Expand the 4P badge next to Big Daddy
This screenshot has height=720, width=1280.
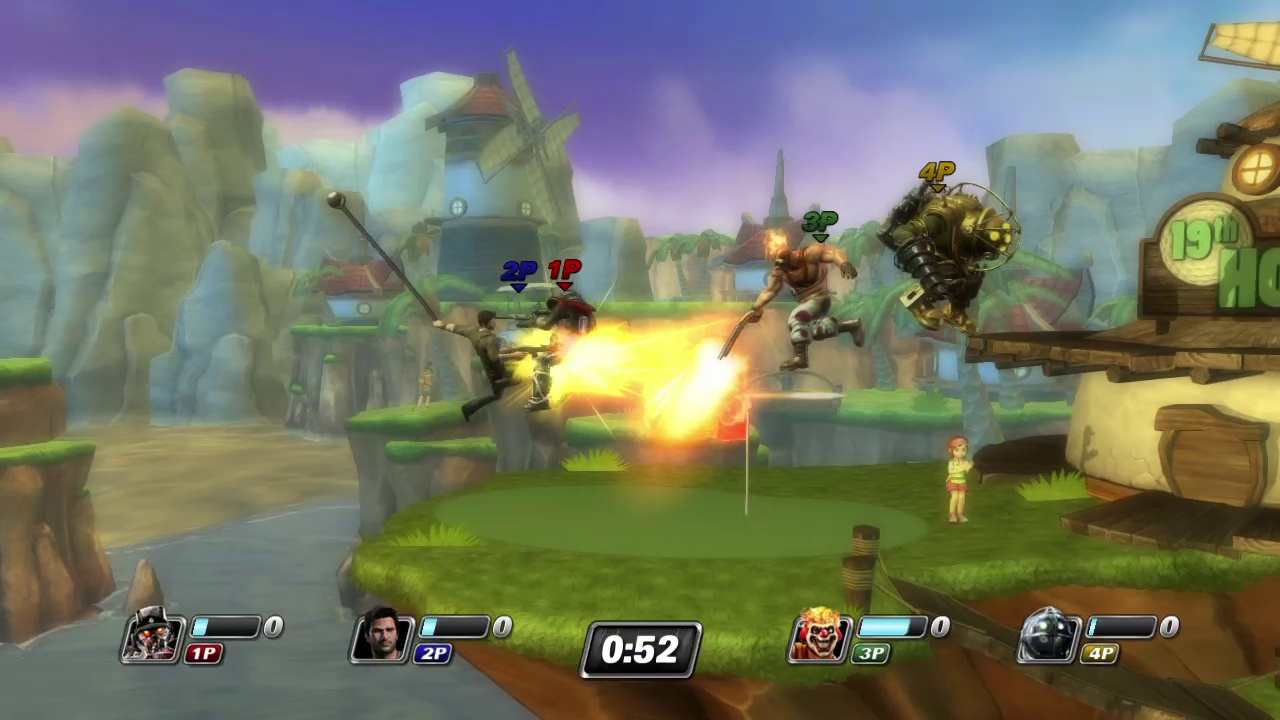click(x=1098, y=654)
